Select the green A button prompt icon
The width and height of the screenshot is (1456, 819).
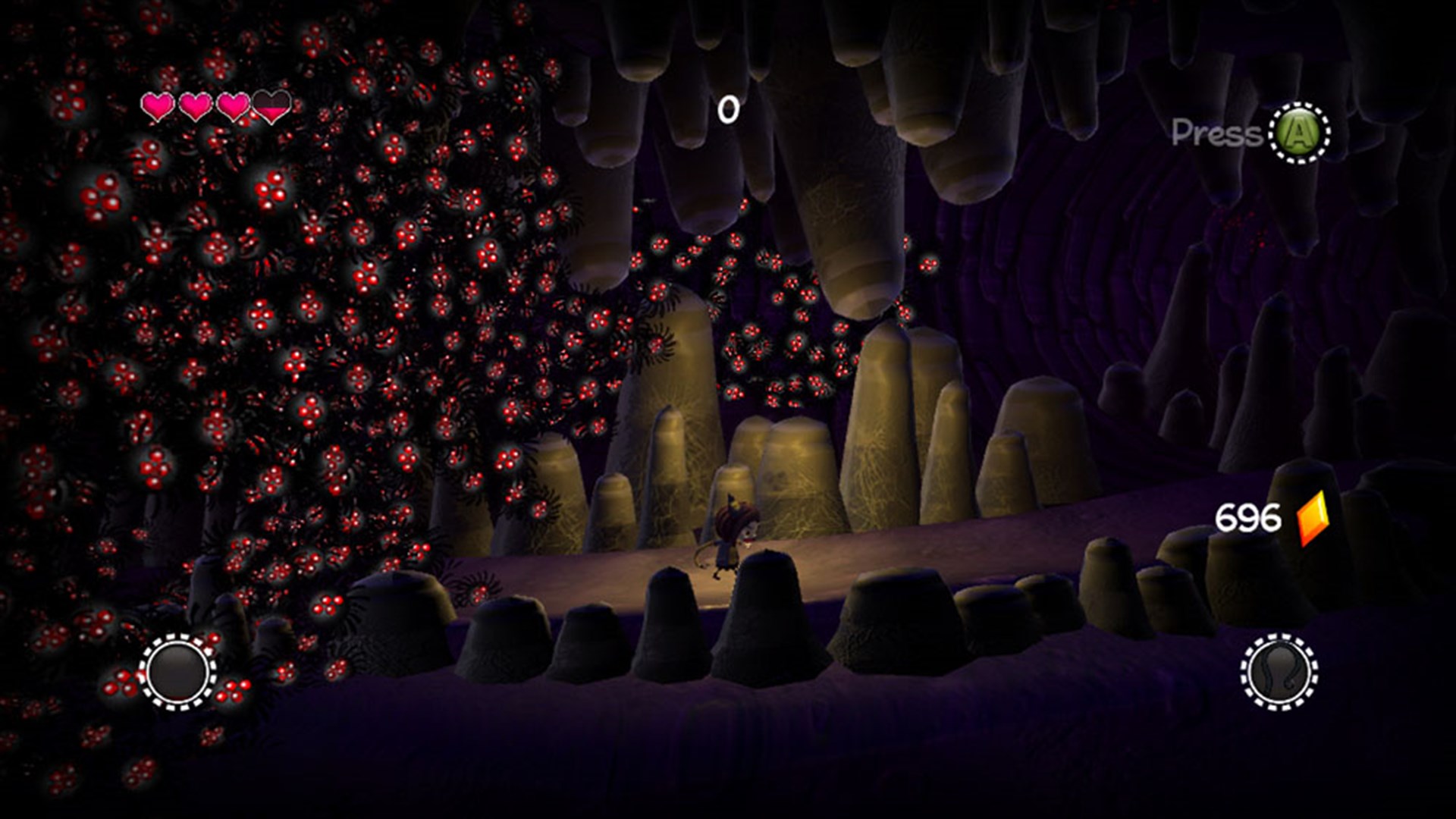(1299, 133)
